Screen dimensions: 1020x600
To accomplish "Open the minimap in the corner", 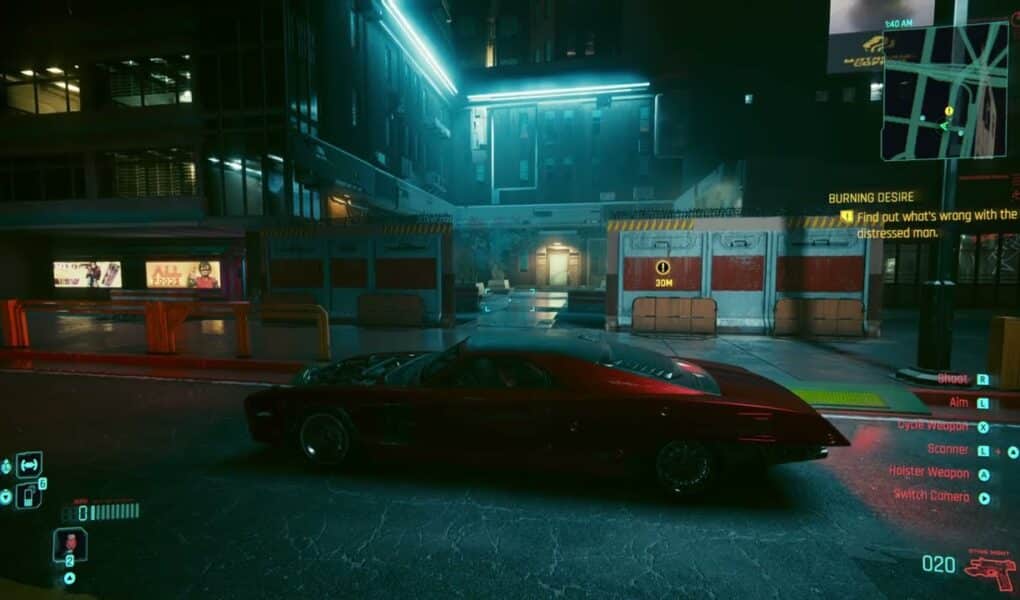I will click(944, 90).
